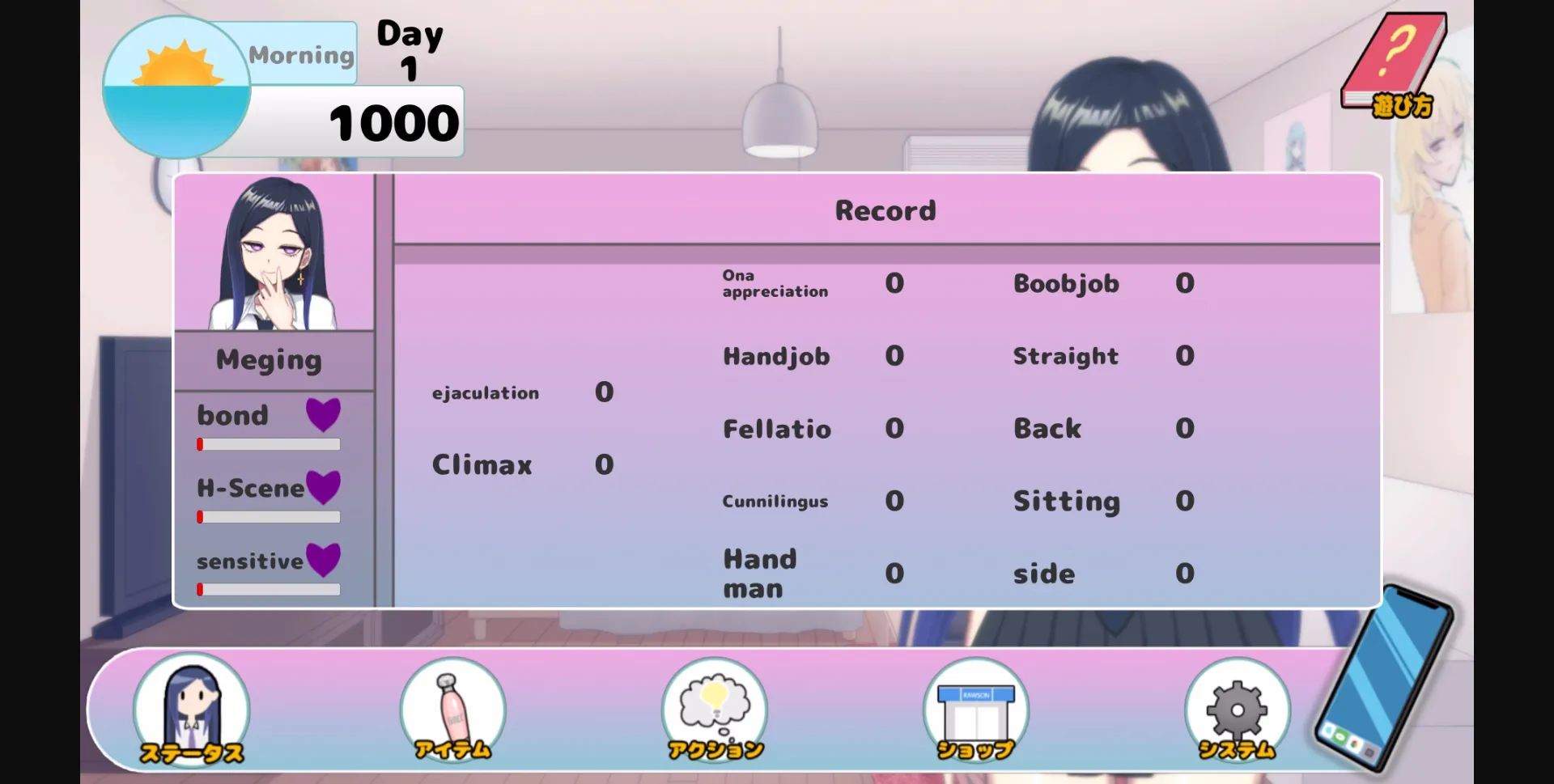Open the システム settings gear icon
1554x784 pixels.
[x=1236, y=708]
